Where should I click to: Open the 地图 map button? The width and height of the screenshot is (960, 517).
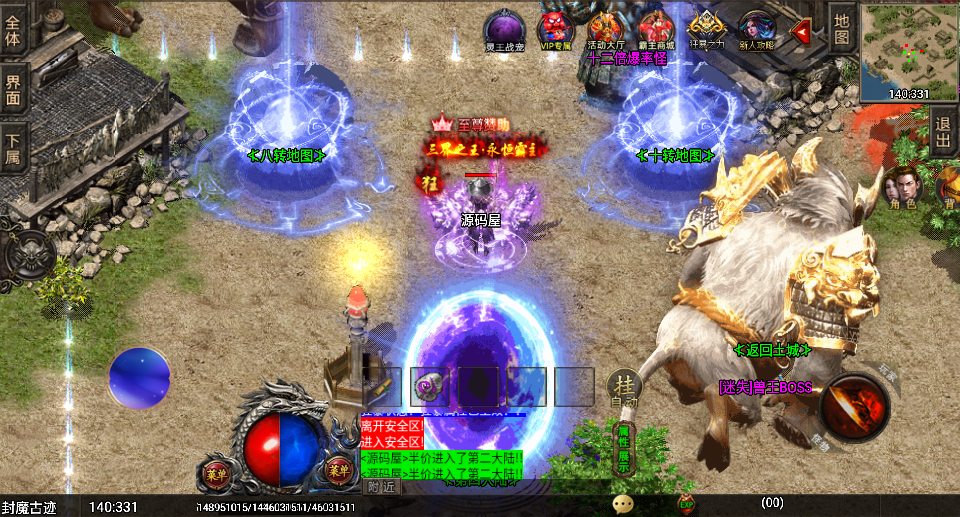coord(842,28)
